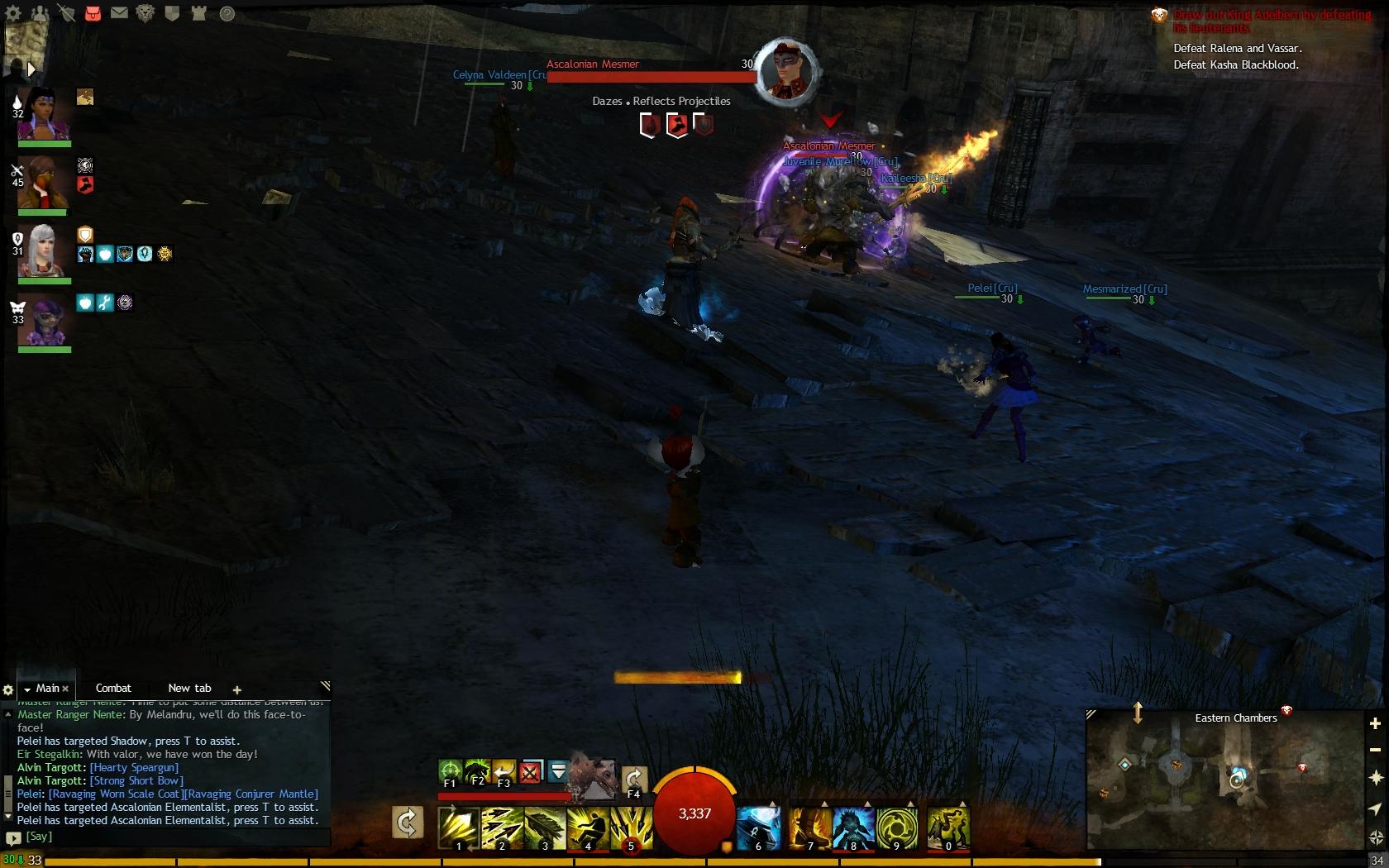Switch to the Combat chat tab

point(113,688)
